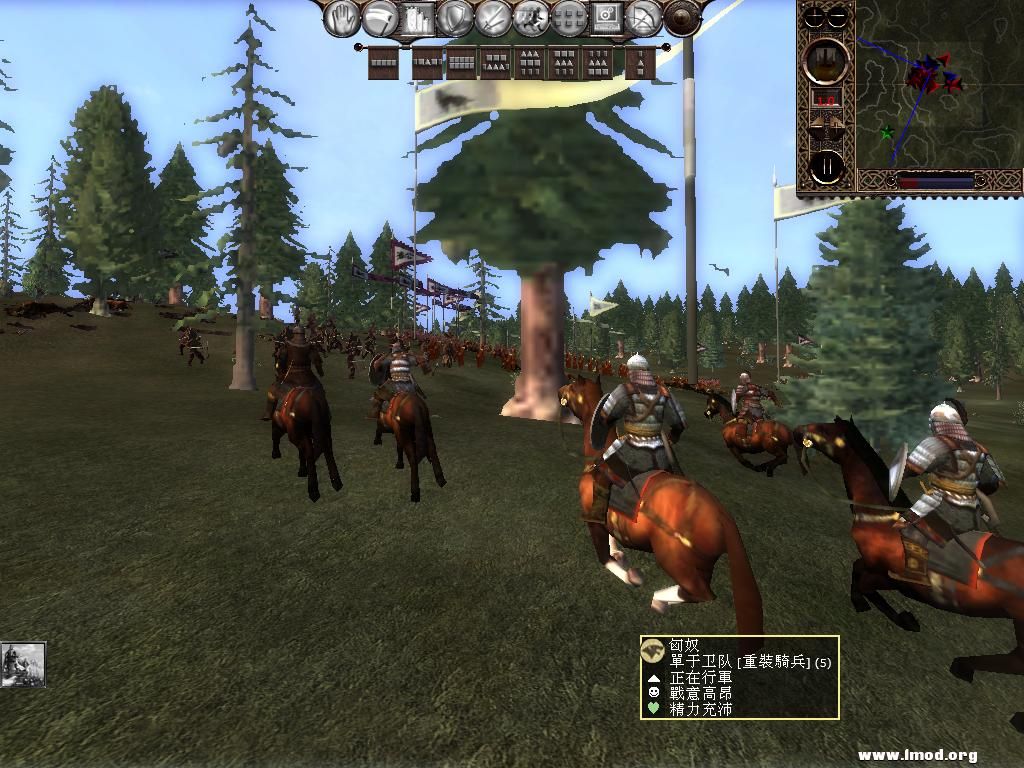
Task: Toggle the running man run button
Action: pyautogui.click(x=531, y=18)
